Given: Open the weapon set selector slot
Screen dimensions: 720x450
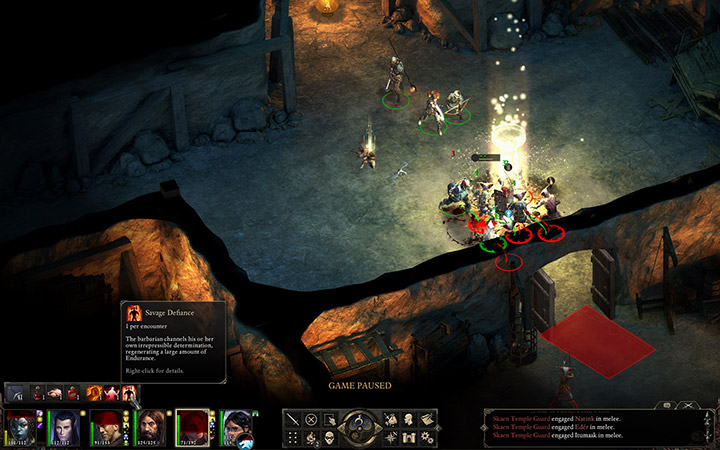Looking at the screenshot, I should [17, 393].
